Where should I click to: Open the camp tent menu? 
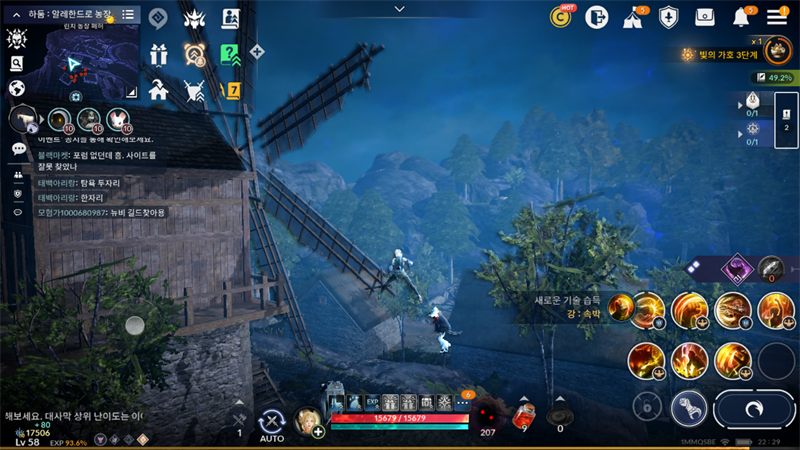(x=633, y=17)
